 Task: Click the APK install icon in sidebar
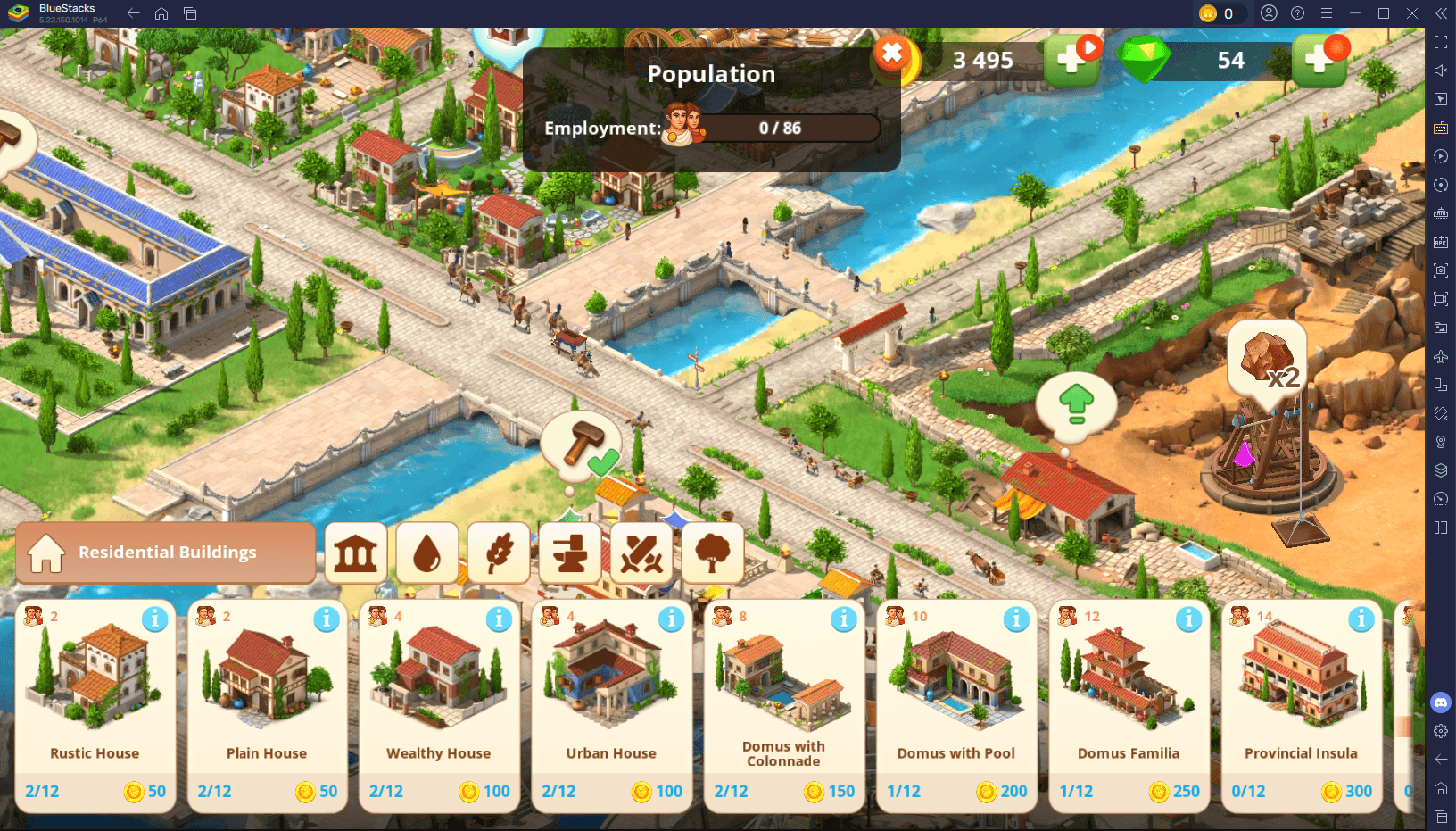pyautogui.click(x=1441, y=241)
